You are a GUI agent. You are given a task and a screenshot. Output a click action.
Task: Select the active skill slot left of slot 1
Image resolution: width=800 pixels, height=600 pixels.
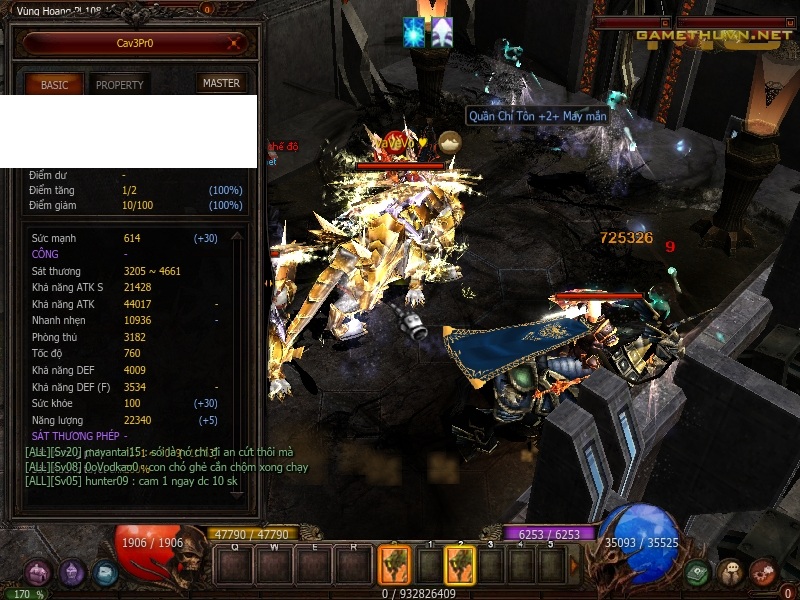[x=394, y=566]
